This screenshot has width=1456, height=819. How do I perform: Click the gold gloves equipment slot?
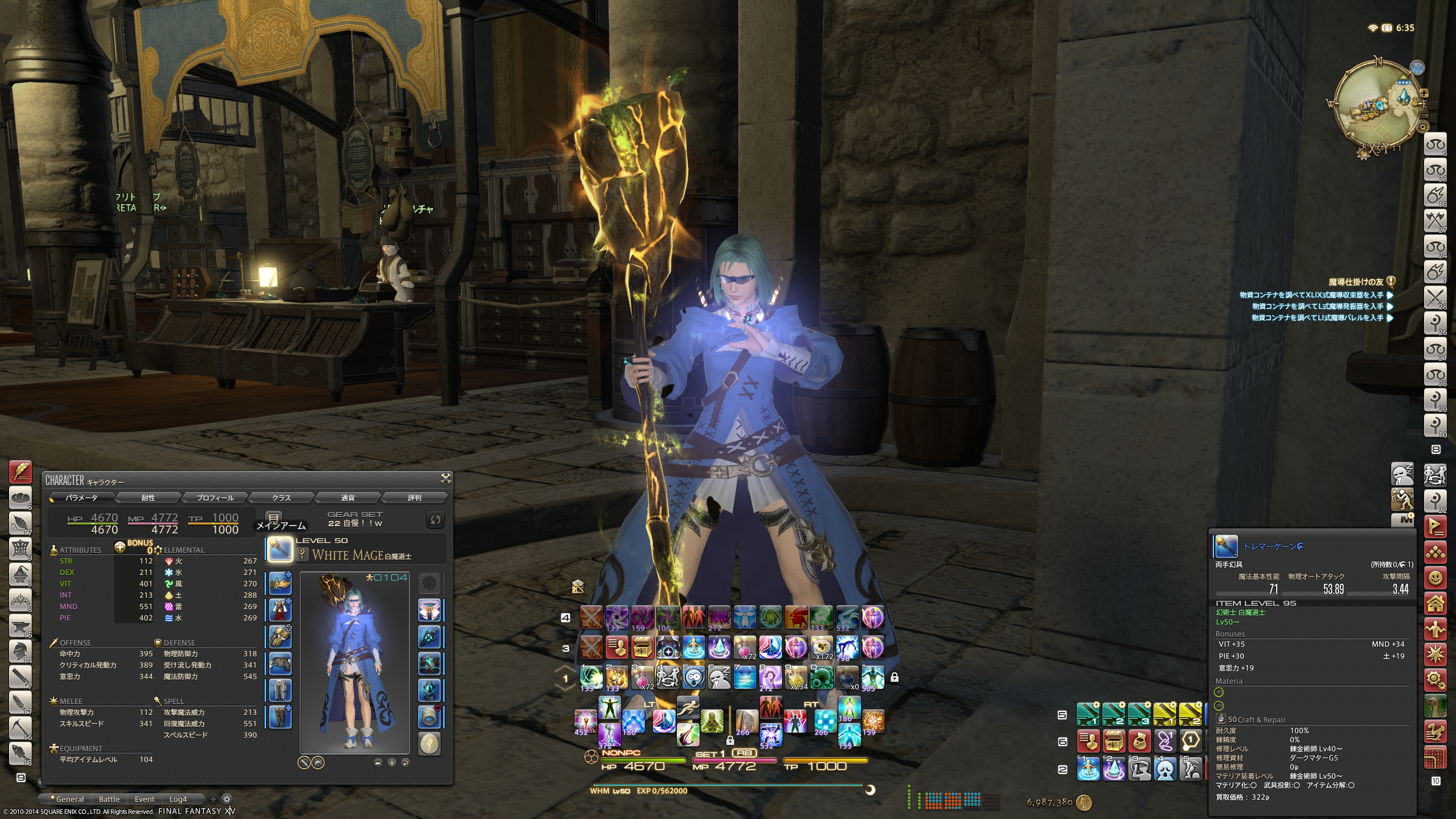[x=280, y=637]
